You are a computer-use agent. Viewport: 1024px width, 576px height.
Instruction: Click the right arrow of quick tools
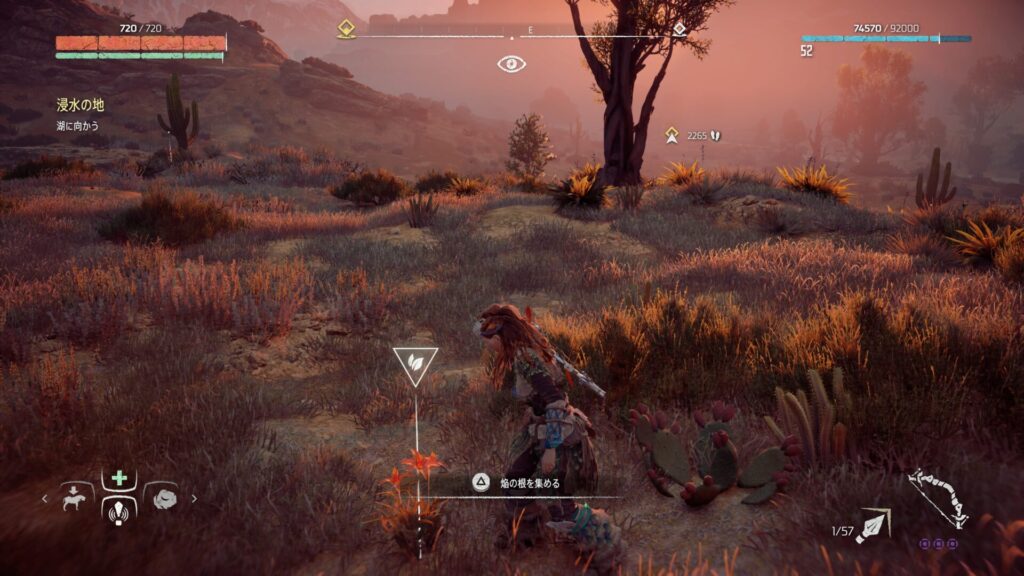coord(194,498)
